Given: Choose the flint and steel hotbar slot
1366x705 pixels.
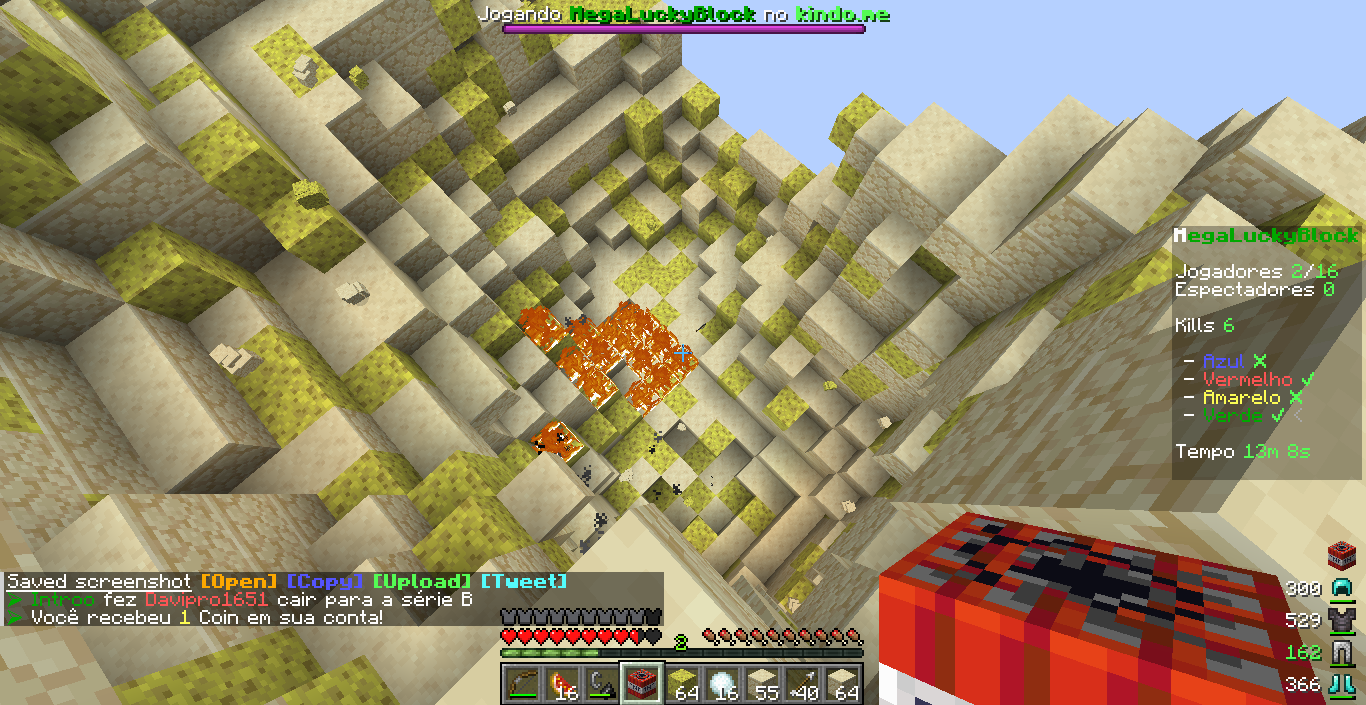Looking at the screenshot, I should [600, 684].
